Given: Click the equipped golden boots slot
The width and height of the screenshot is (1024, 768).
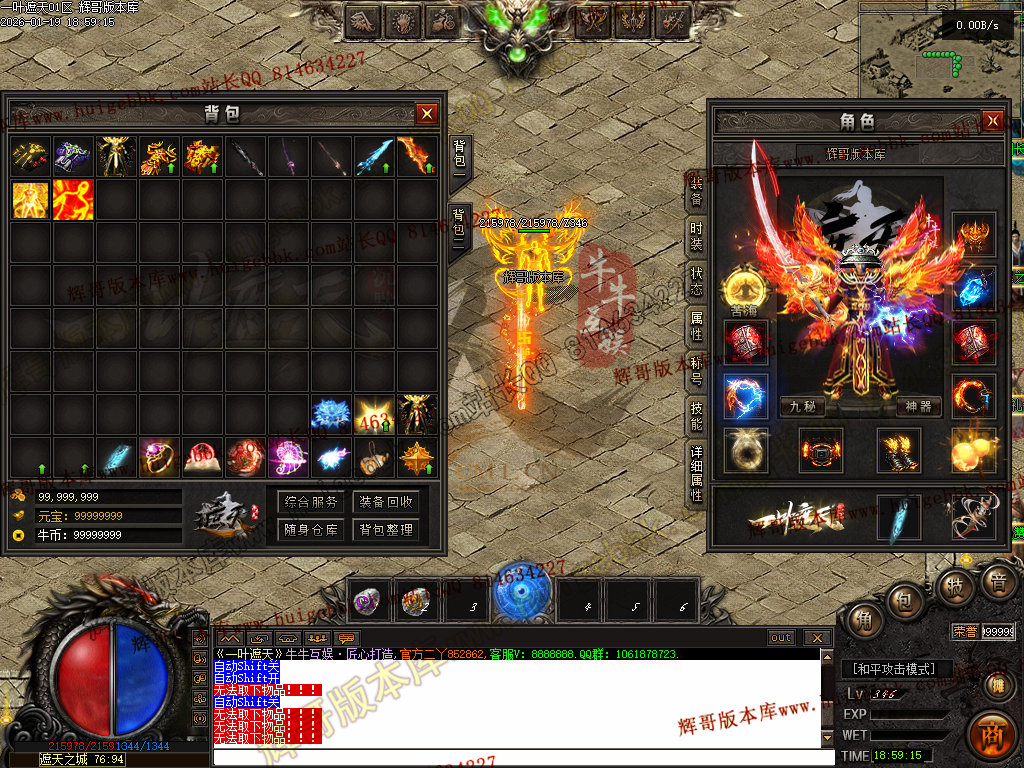Looking at the screenshot, I should point(898,450).
